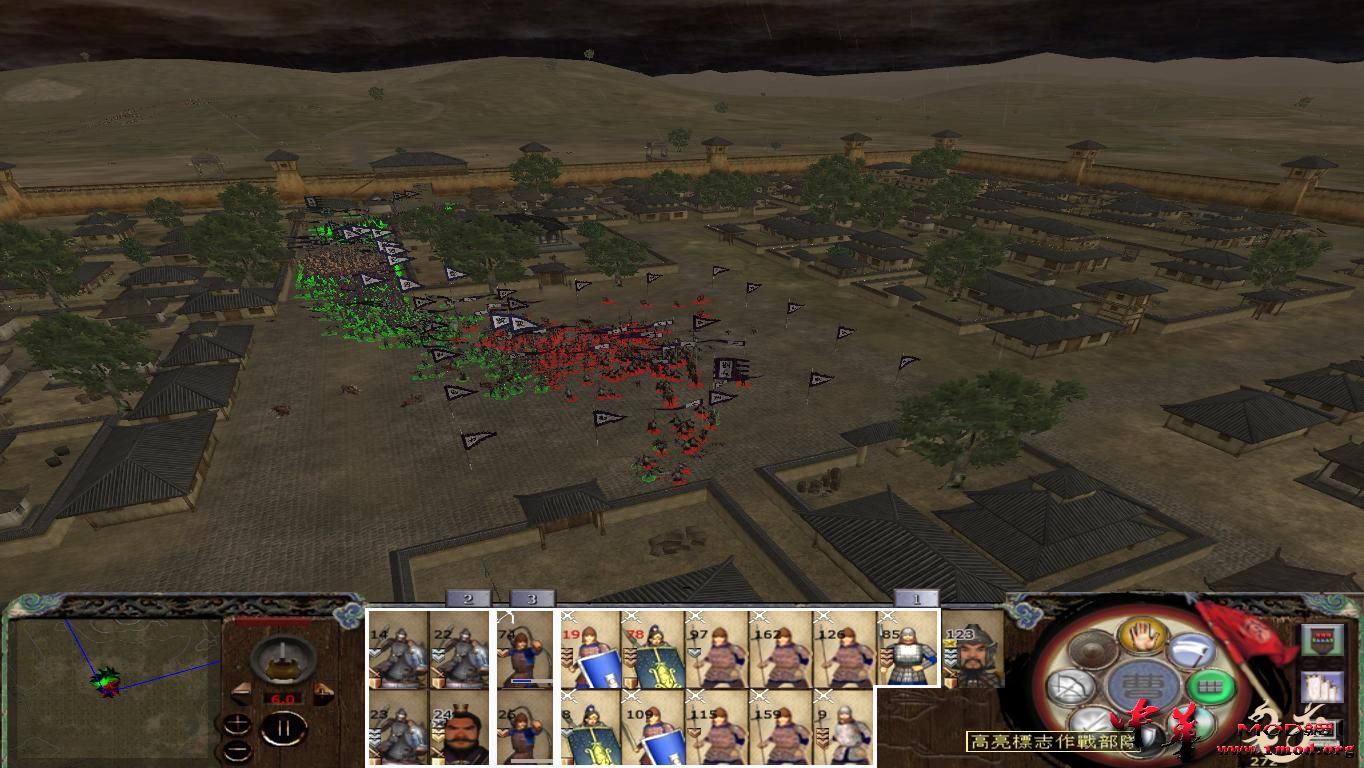Switch to unit group tab 1
This screenshot has width=1364, height=768.
click(x=918, y=601)
